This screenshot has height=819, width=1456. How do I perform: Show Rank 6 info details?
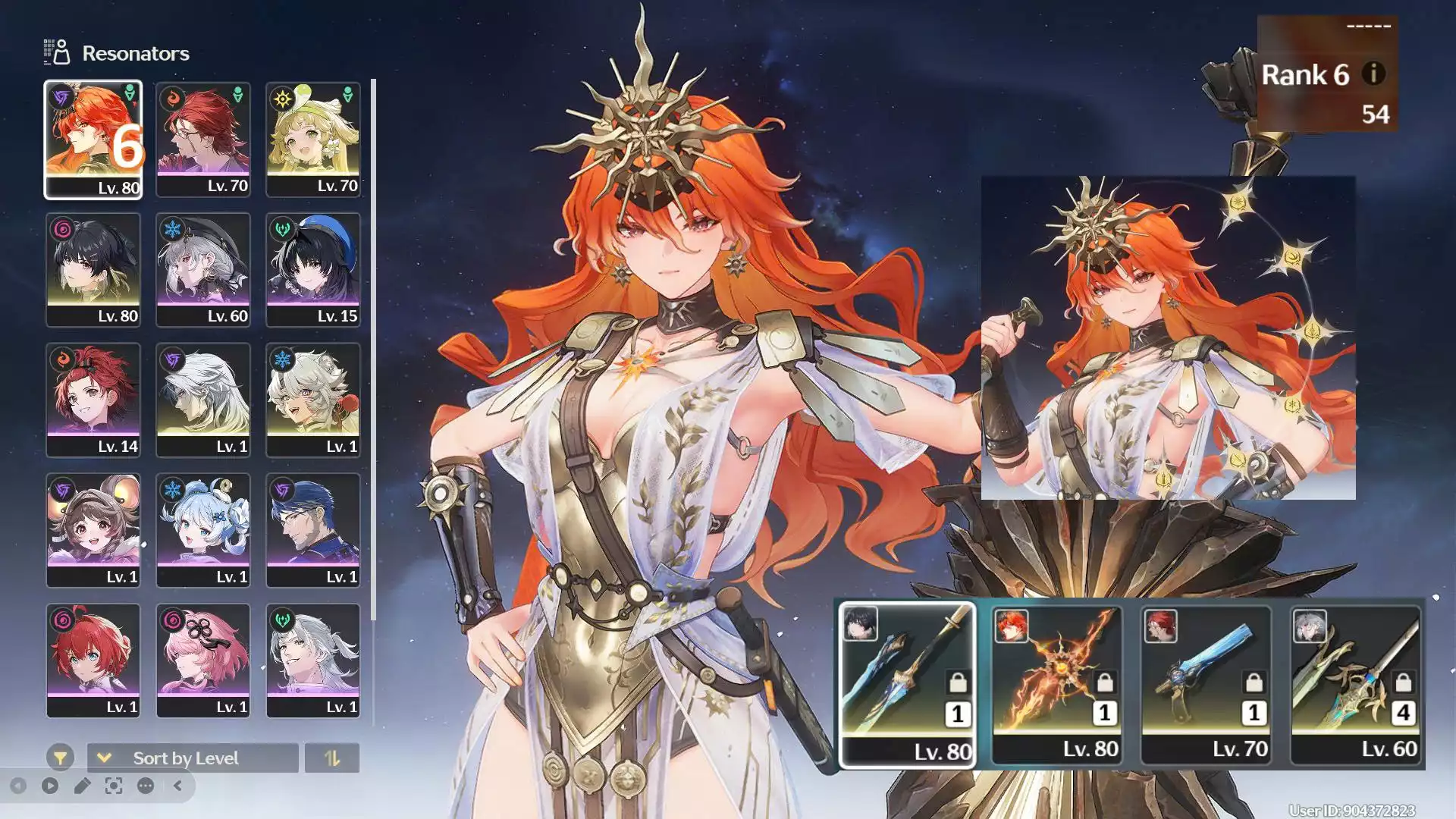pyautogui.click(x=1373, y=74)
